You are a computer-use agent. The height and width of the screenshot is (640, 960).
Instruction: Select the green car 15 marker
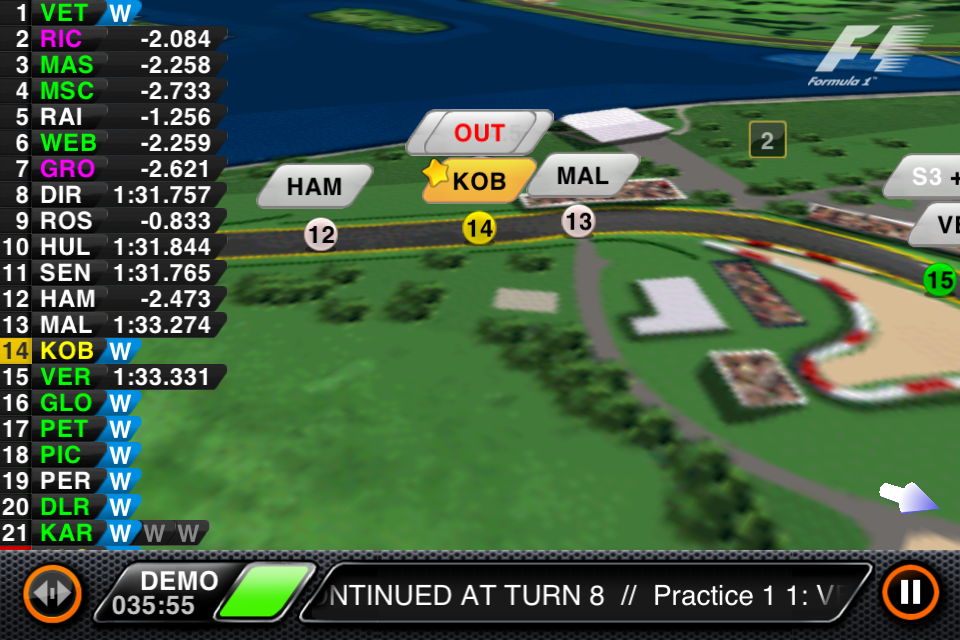pos(939,280)
